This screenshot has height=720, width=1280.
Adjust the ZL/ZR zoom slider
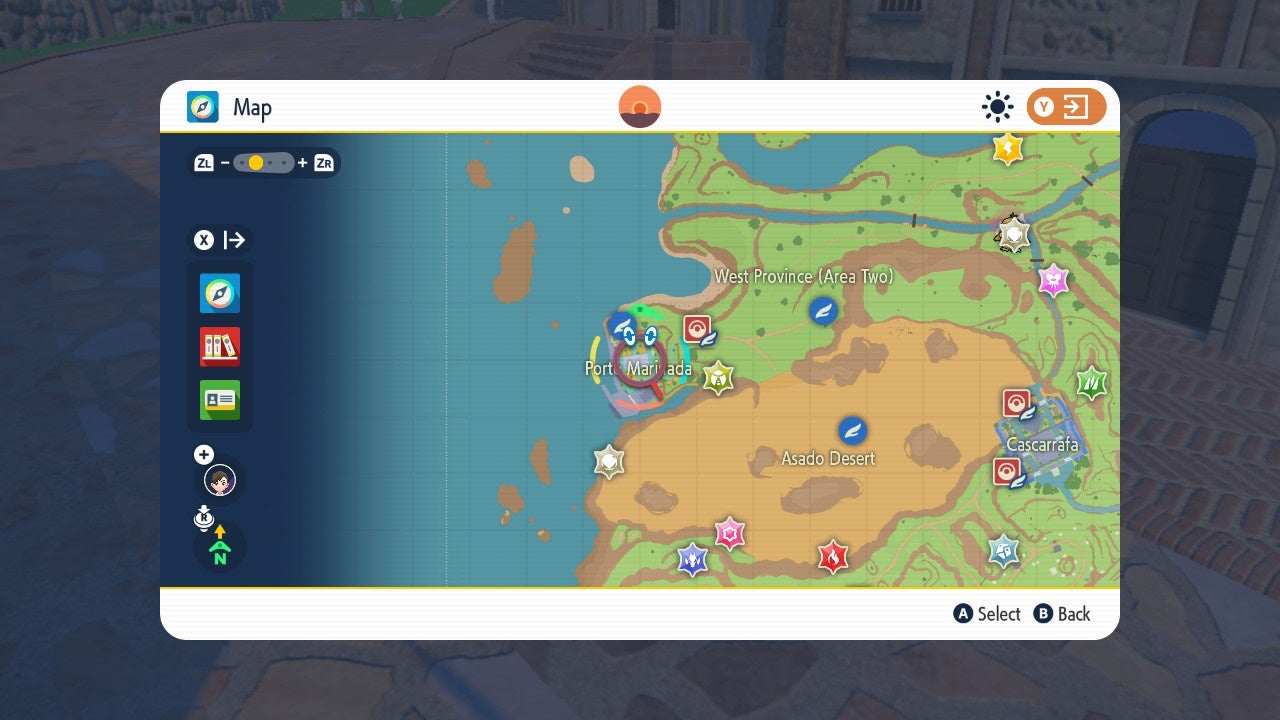click(262, 162)
